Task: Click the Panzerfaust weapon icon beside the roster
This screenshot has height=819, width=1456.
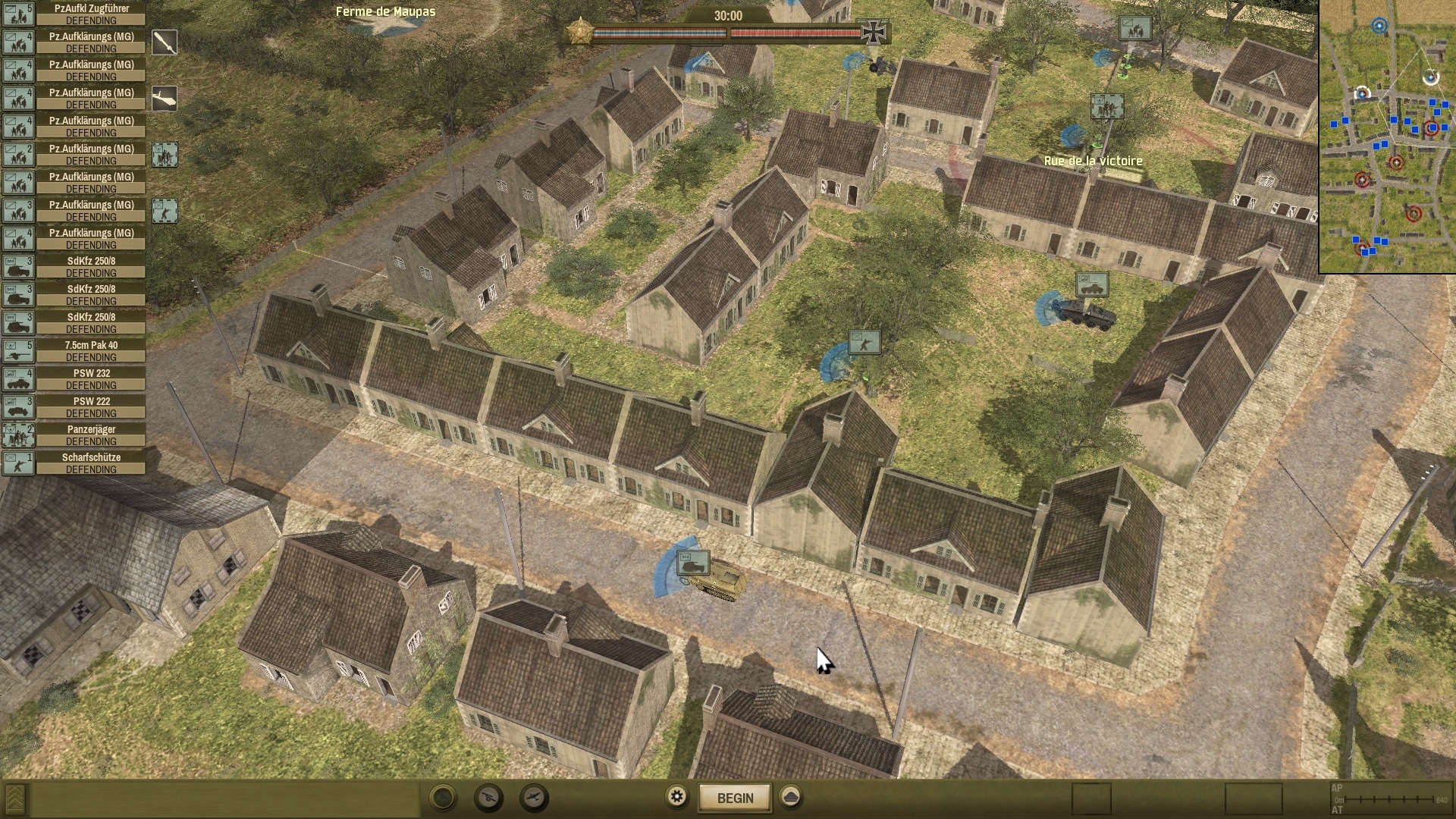Action: 165,42
